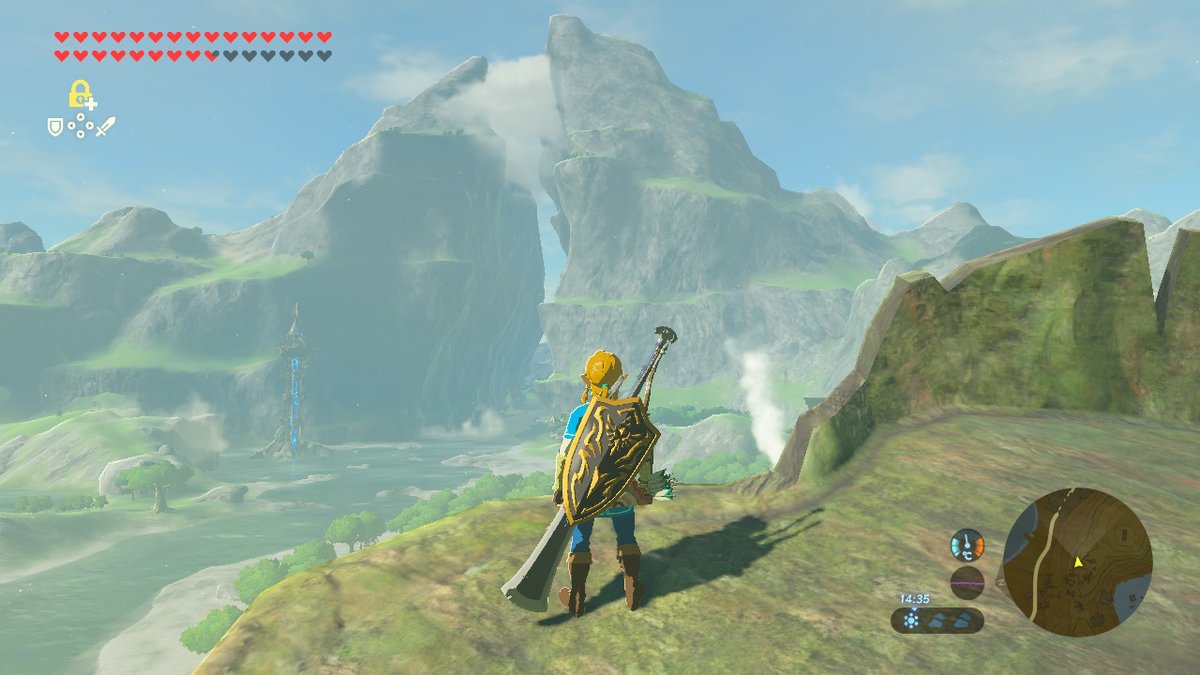Click the purple-line noise meter circle

(x=967, y=582)
